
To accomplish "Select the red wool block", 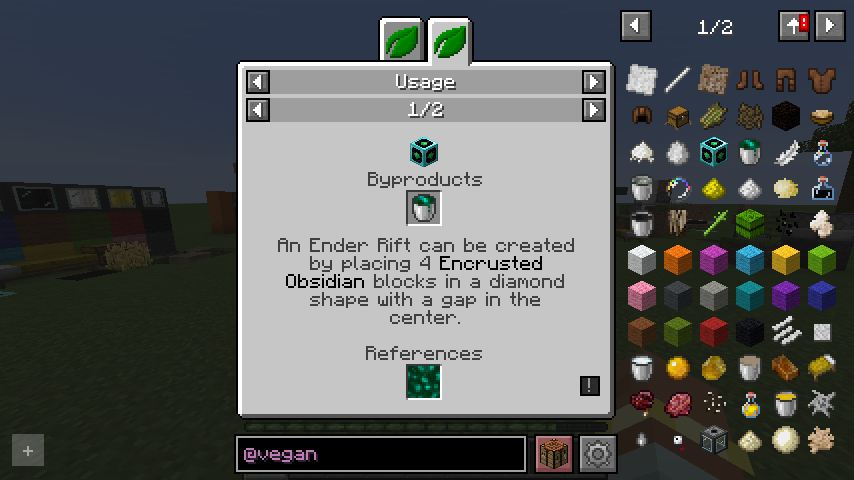I will click(x=713, y=331).
